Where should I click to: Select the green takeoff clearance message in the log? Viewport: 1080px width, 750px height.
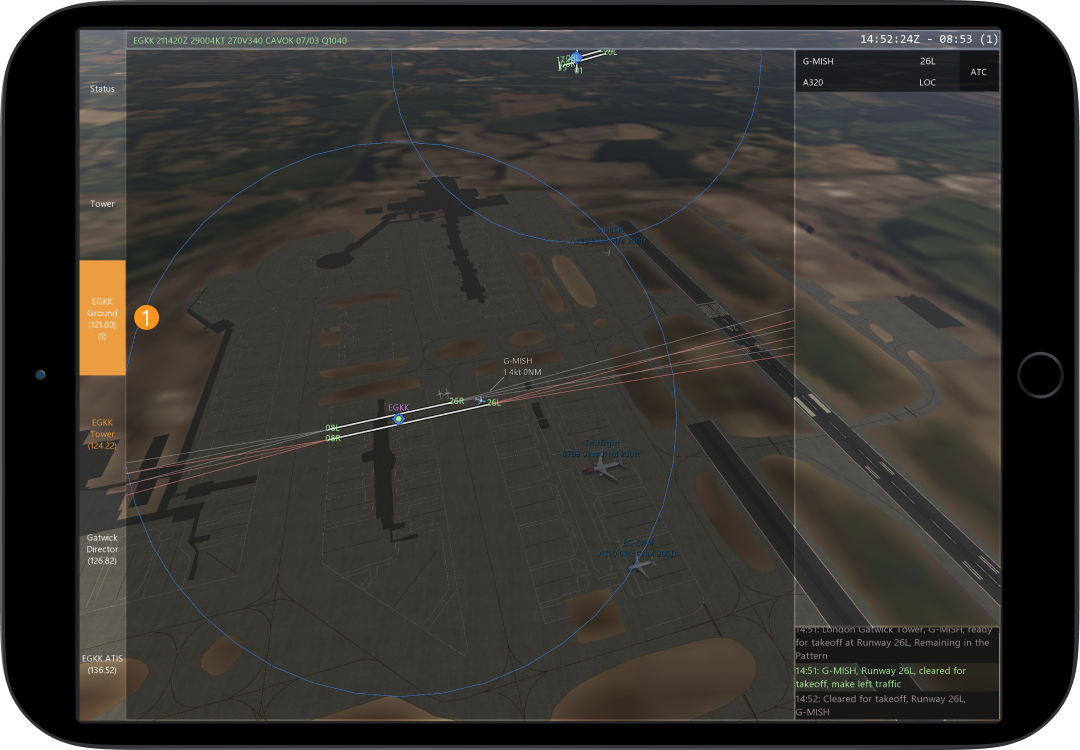tap(896, 677)
